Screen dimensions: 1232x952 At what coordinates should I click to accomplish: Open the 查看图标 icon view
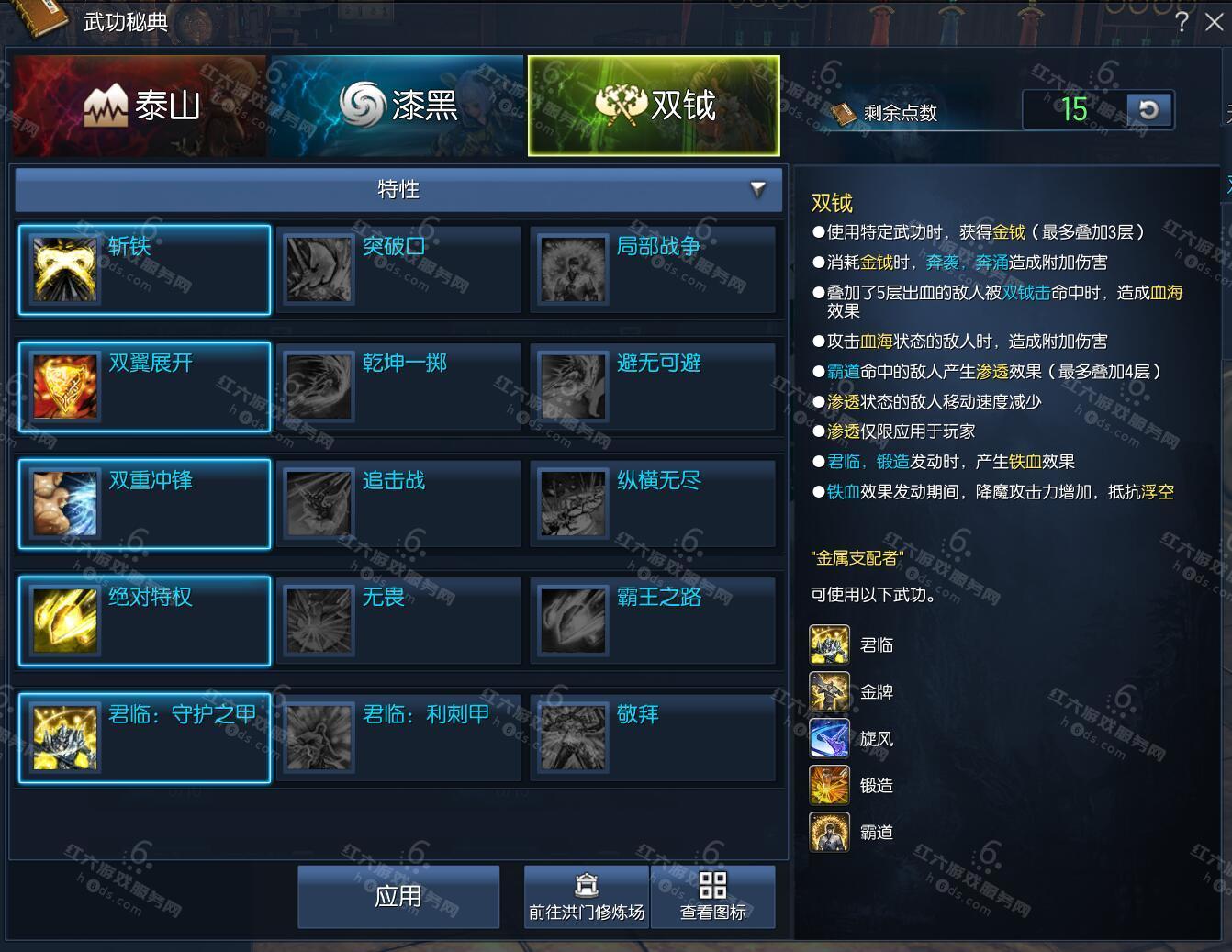point(713,897)
